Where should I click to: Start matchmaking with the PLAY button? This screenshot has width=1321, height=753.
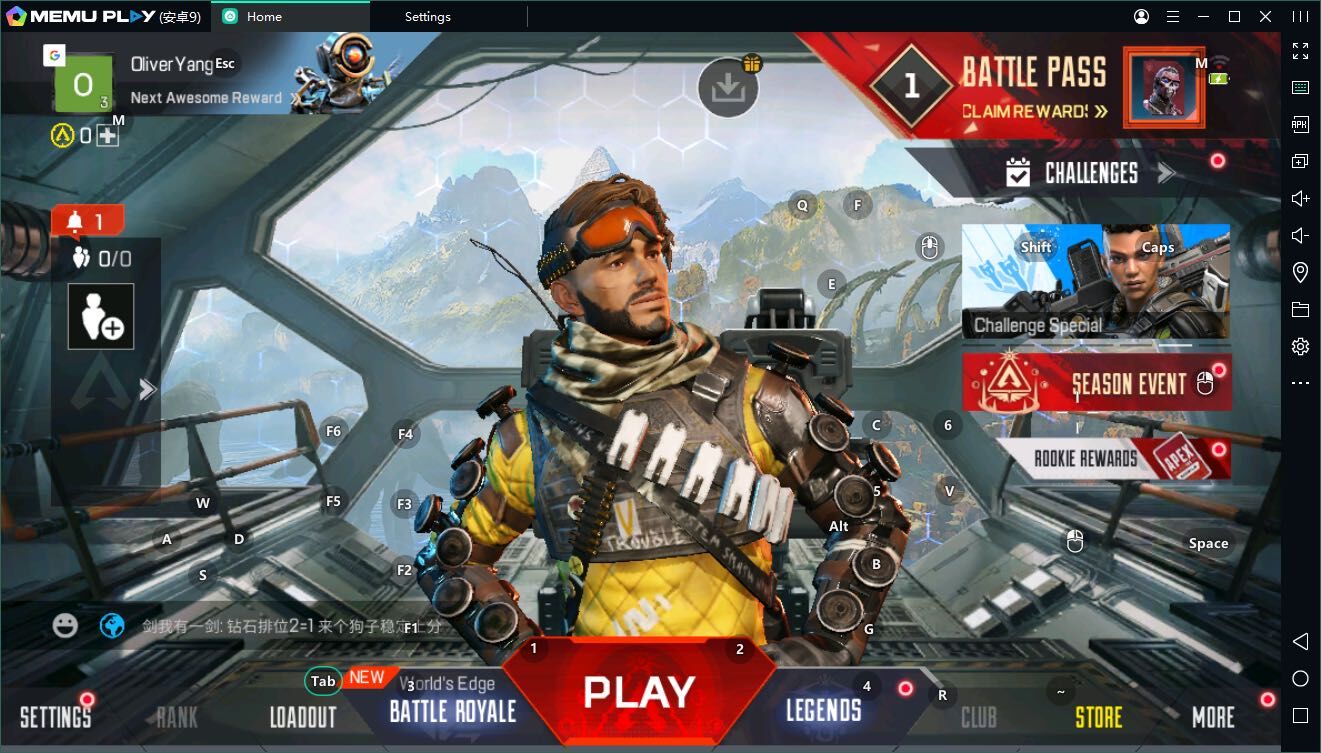[x=638, y=693]
